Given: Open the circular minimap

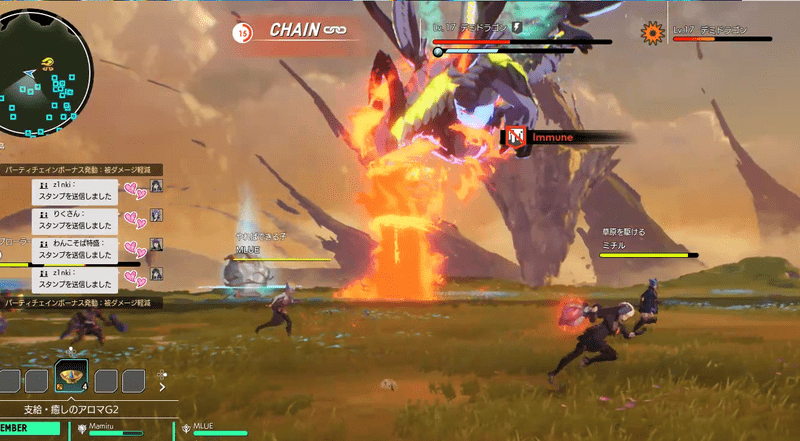Looking at the screenshot, I should pos(45,72).
